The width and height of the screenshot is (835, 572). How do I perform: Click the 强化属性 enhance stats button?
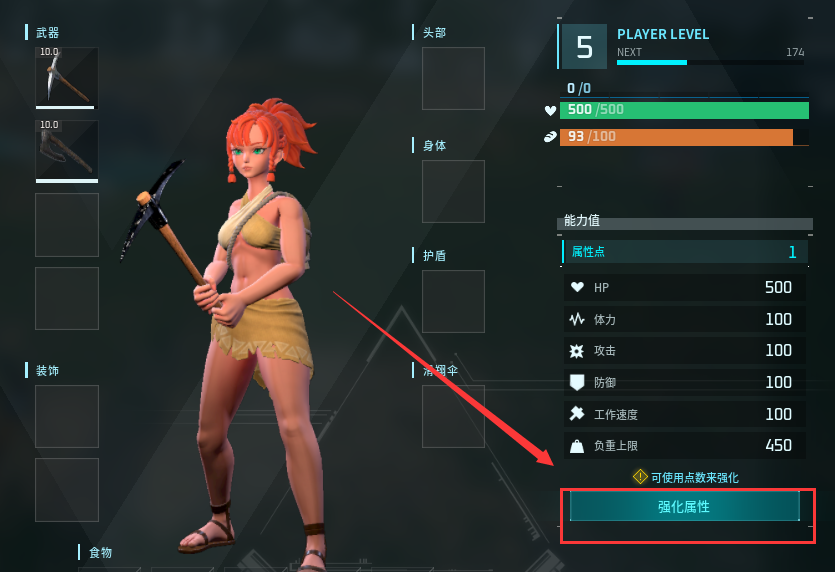tap(684, 507)
